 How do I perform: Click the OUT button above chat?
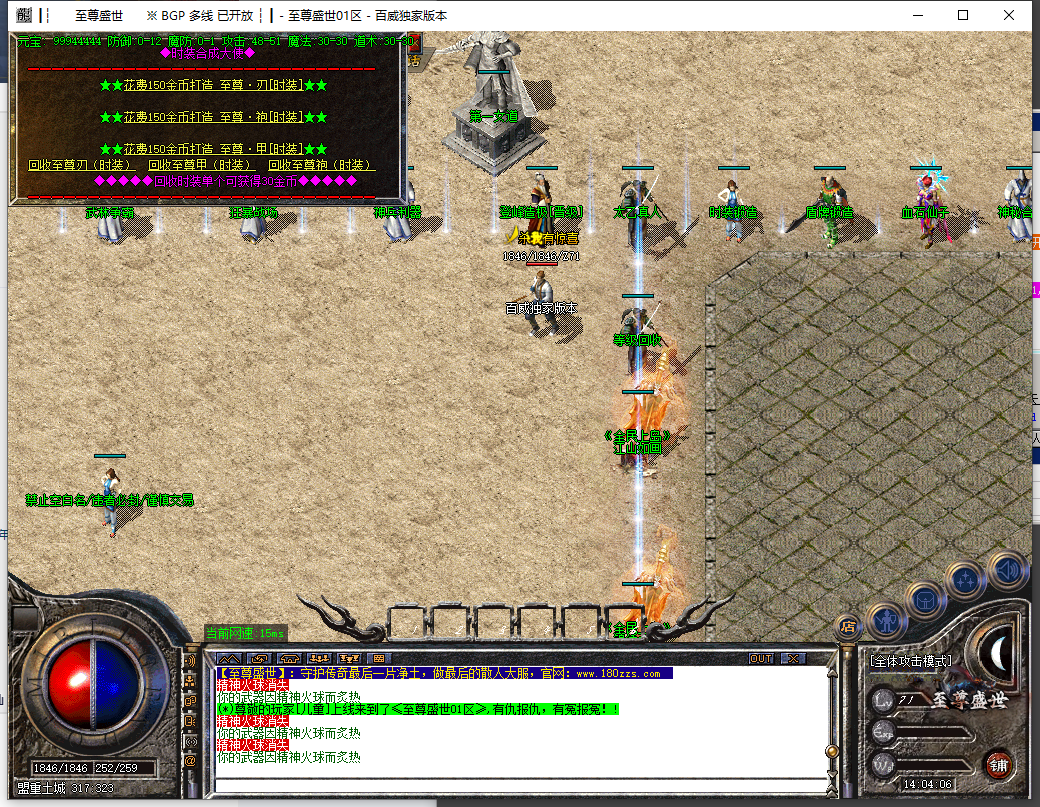[x=761, y=659]
